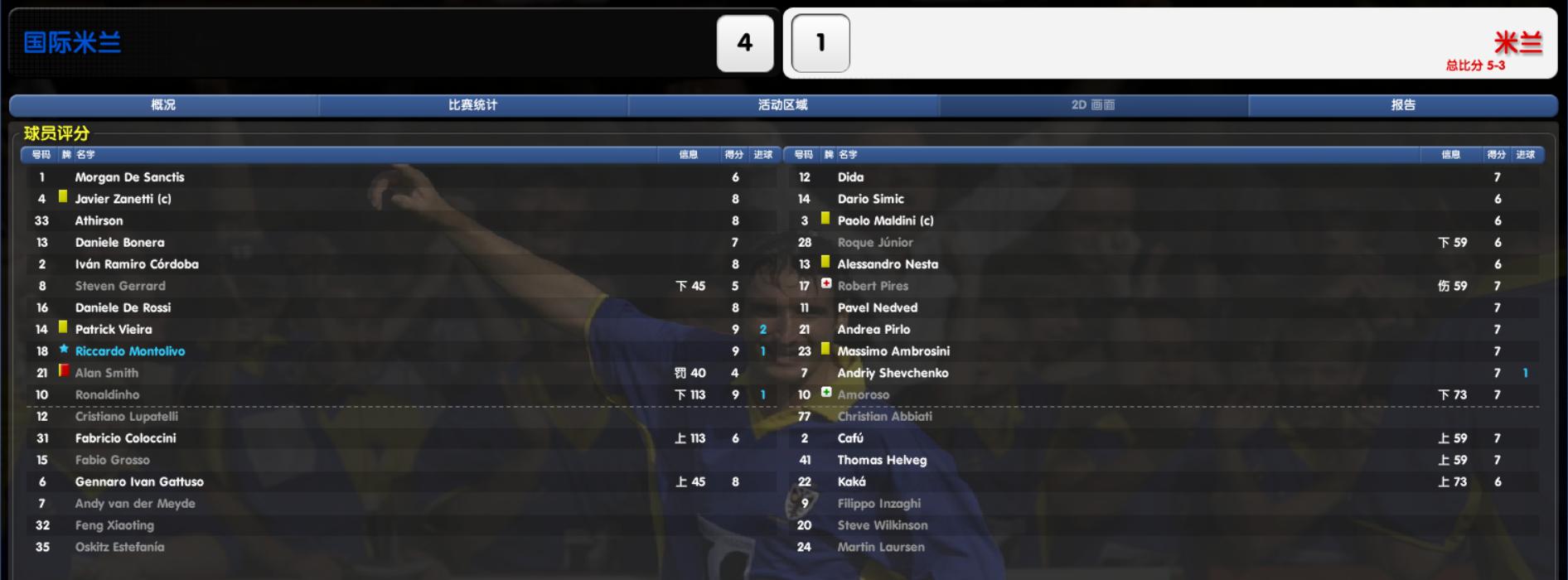
Task: Select player Riccardo Montolivo
Action: (x=130, y=351)
